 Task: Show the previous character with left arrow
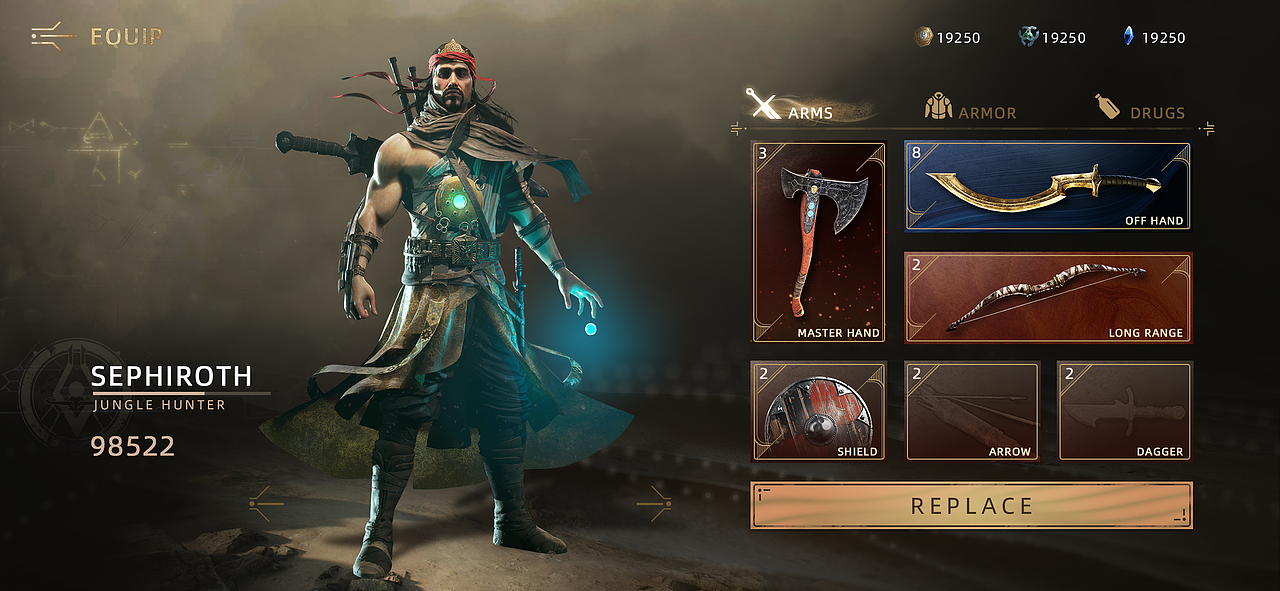265,502
